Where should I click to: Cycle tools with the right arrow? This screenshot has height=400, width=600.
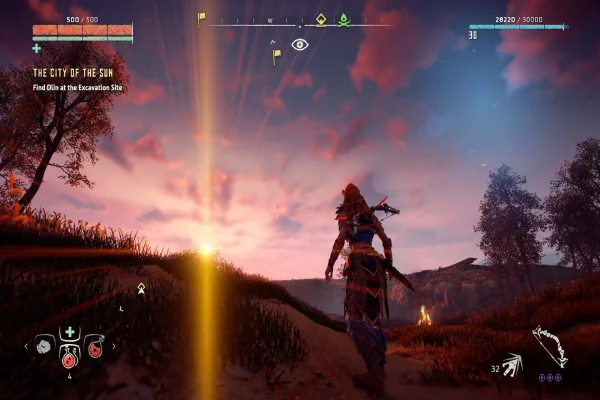point(112,347)
